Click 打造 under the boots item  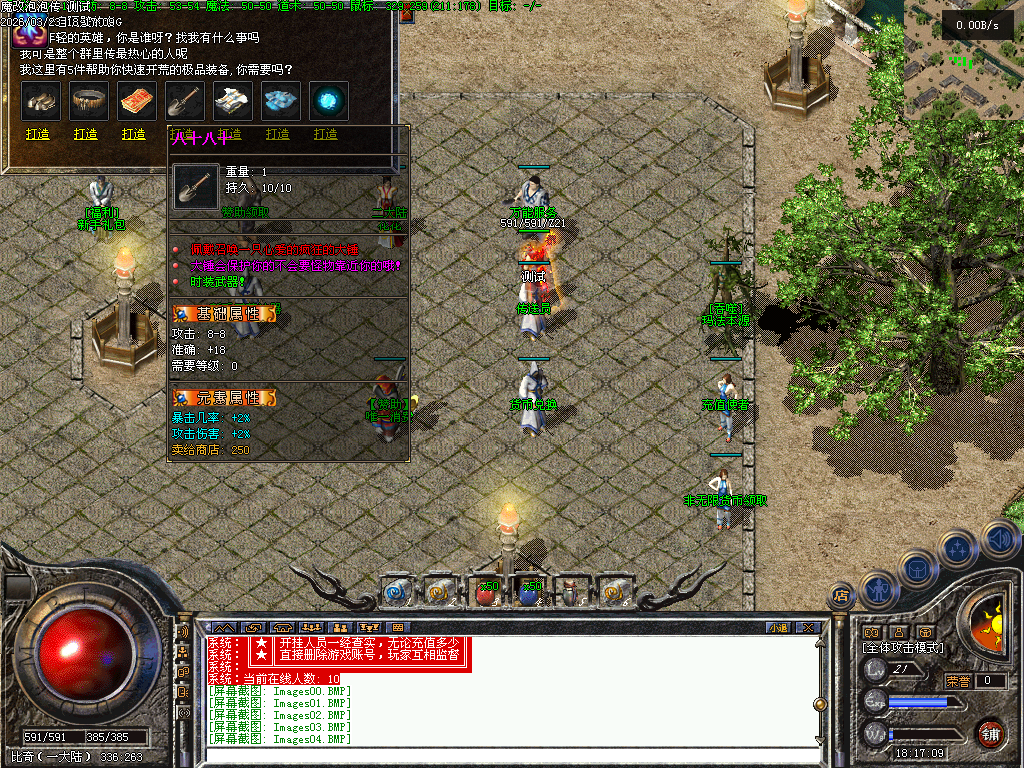[x=38, y=134]
